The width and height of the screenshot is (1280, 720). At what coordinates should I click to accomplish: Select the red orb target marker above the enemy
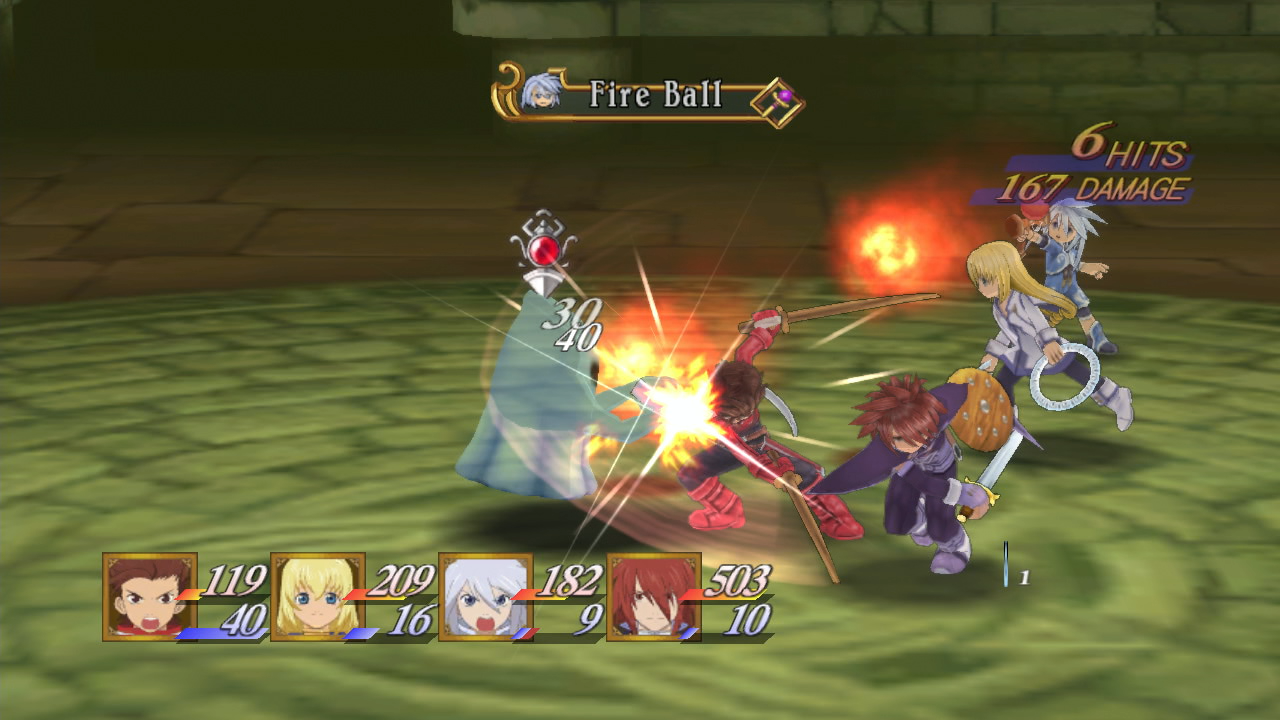[543, 250]
